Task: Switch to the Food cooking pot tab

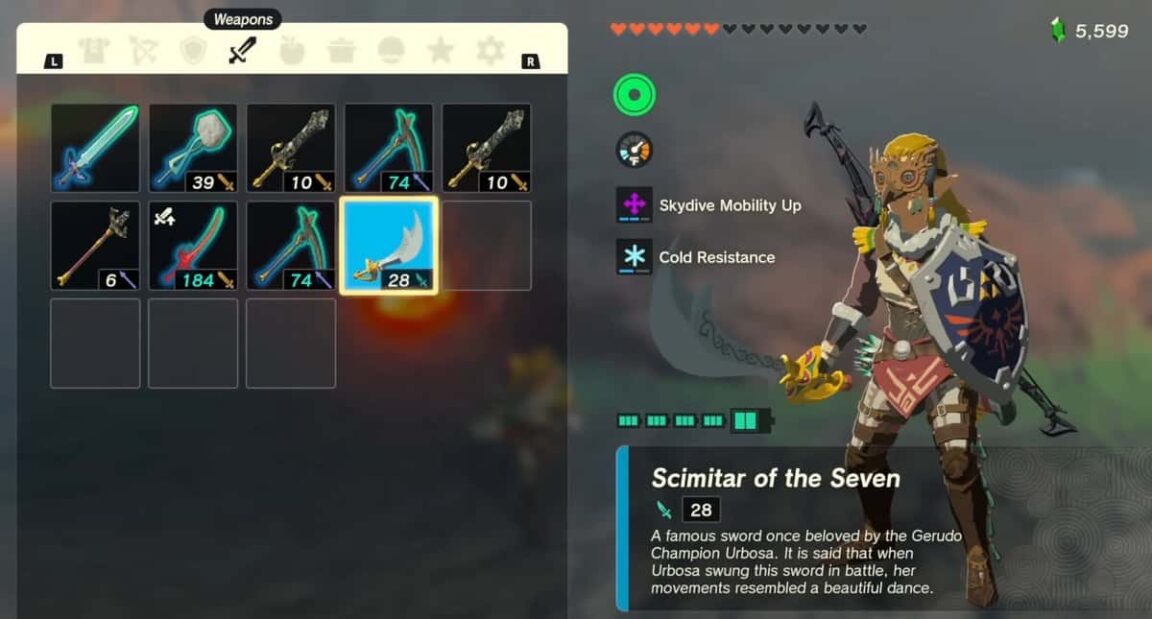Action: pyautogui.click(x=341, y=51)
